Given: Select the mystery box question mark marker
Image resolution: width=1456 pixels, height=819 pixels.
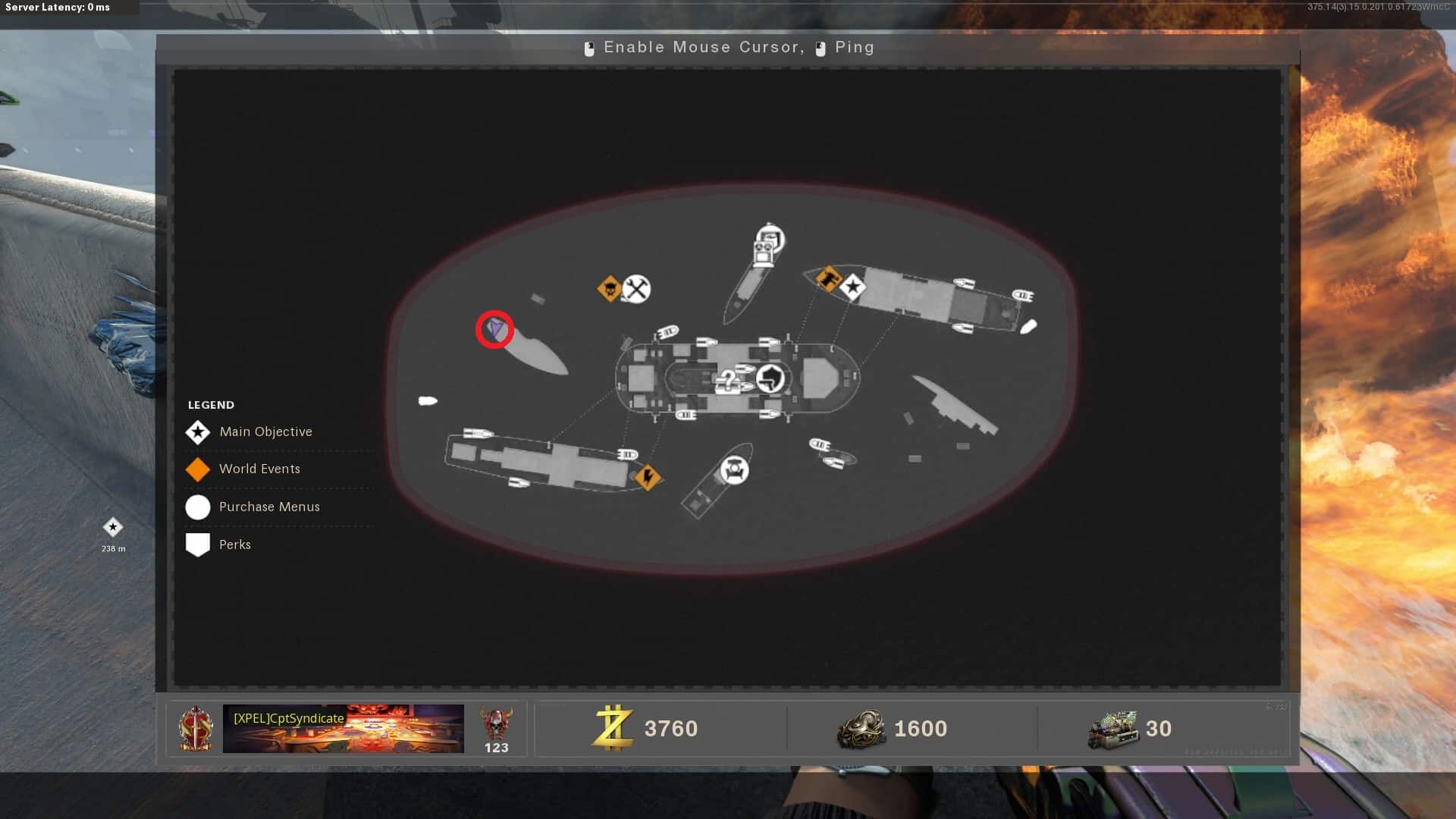Looking at the screenshot, I should (x=728, y=379).
